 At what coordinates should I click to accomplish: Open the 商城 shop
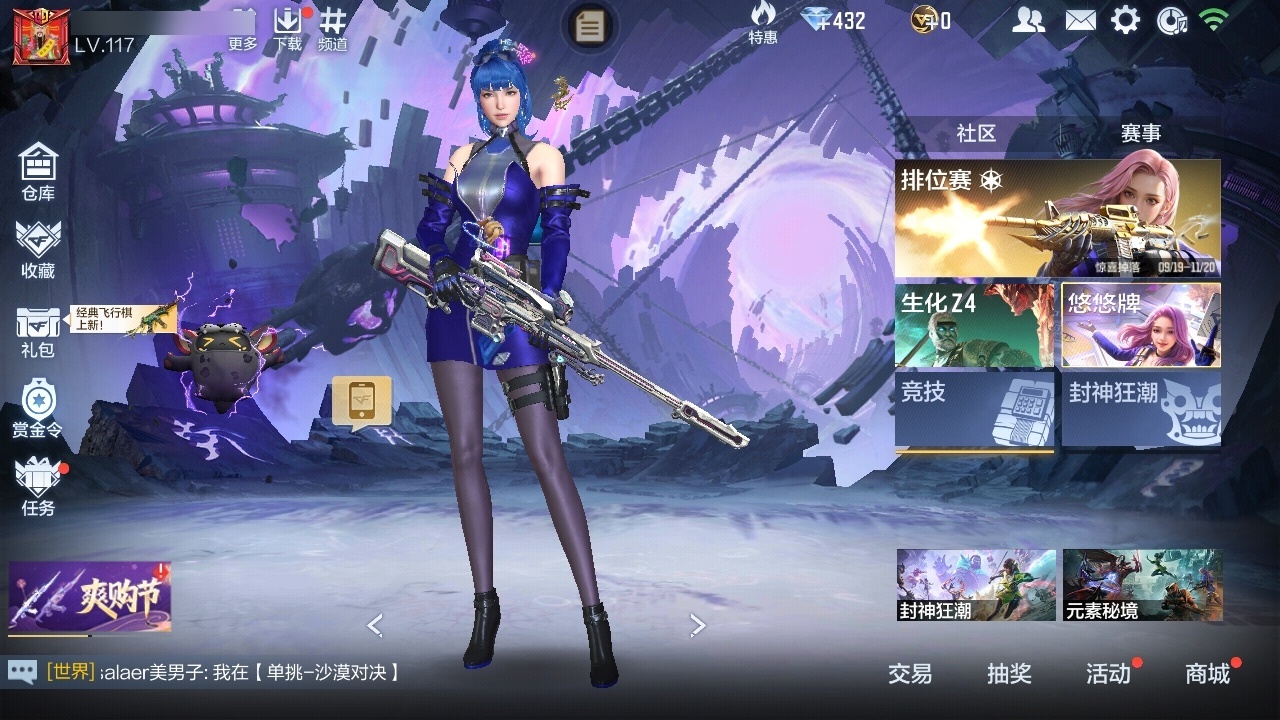click(x=1208, y=674)
